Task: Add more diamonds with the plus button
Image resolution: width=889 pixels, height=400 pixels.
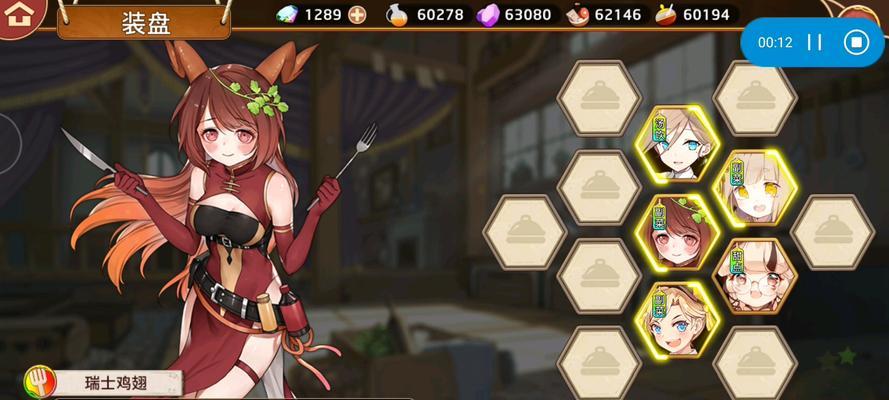Action: point(357,15)
